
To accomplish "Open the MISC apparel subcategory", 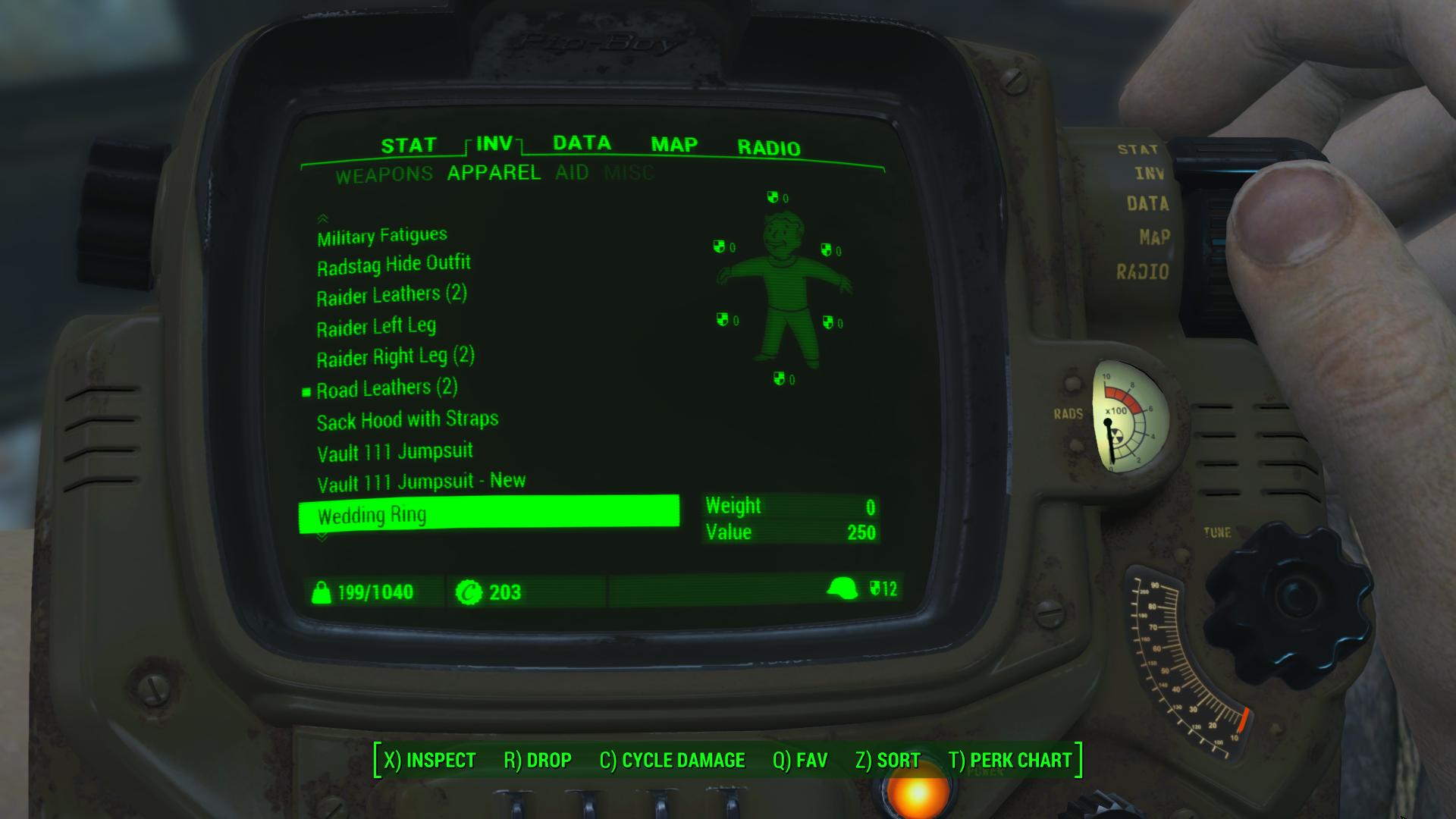I will coord(629,172).
